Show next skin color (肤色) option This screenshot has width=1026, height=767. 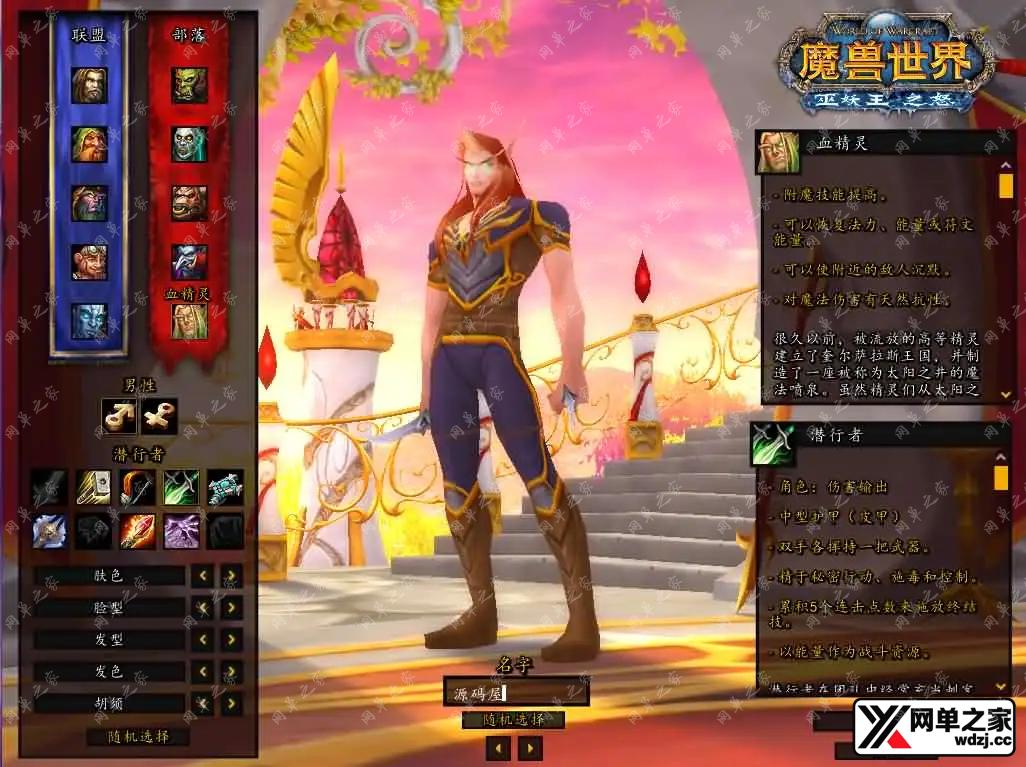[232, 576]
